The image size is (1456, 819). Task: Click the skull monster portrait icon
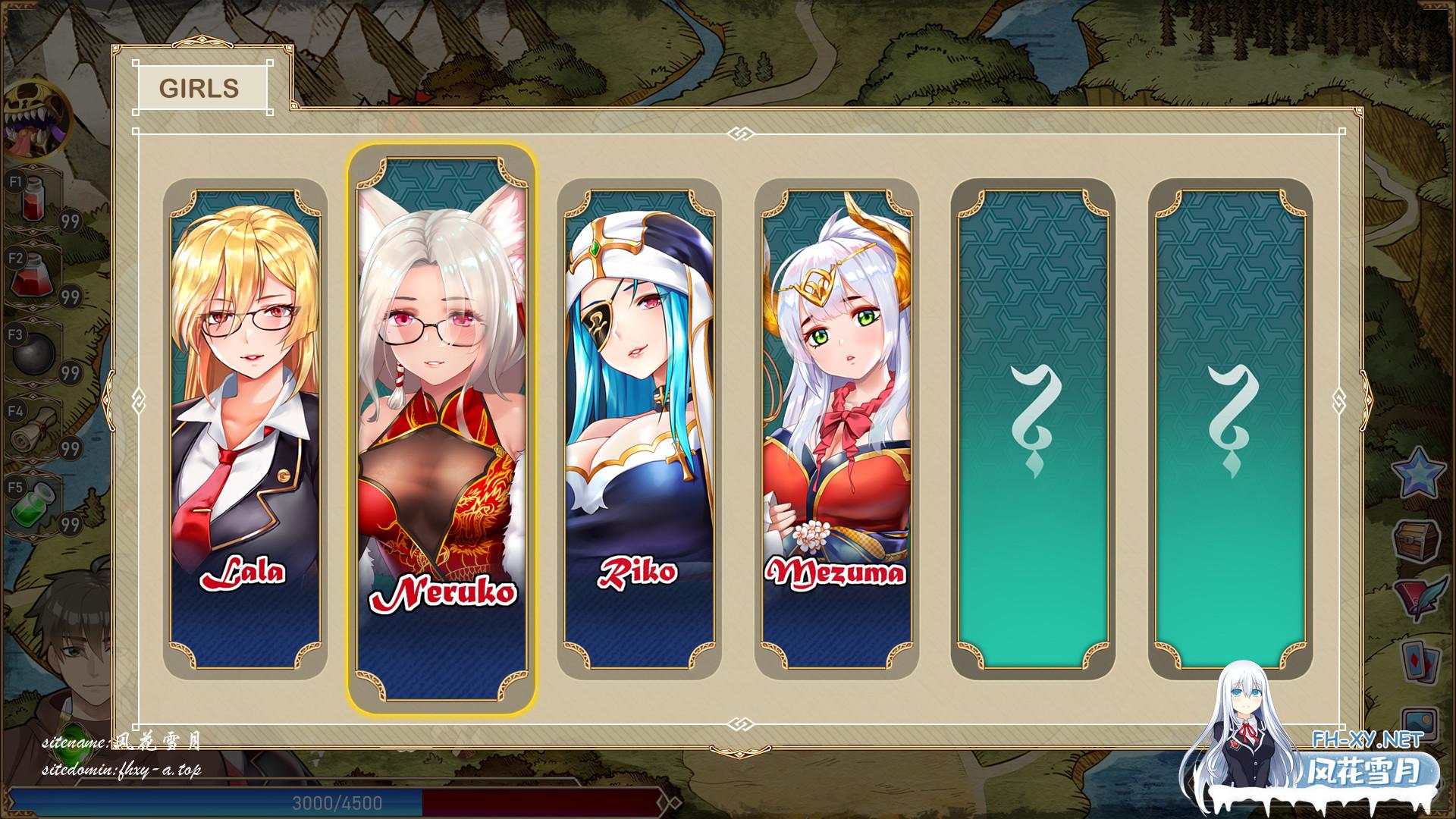click(34, 119)
